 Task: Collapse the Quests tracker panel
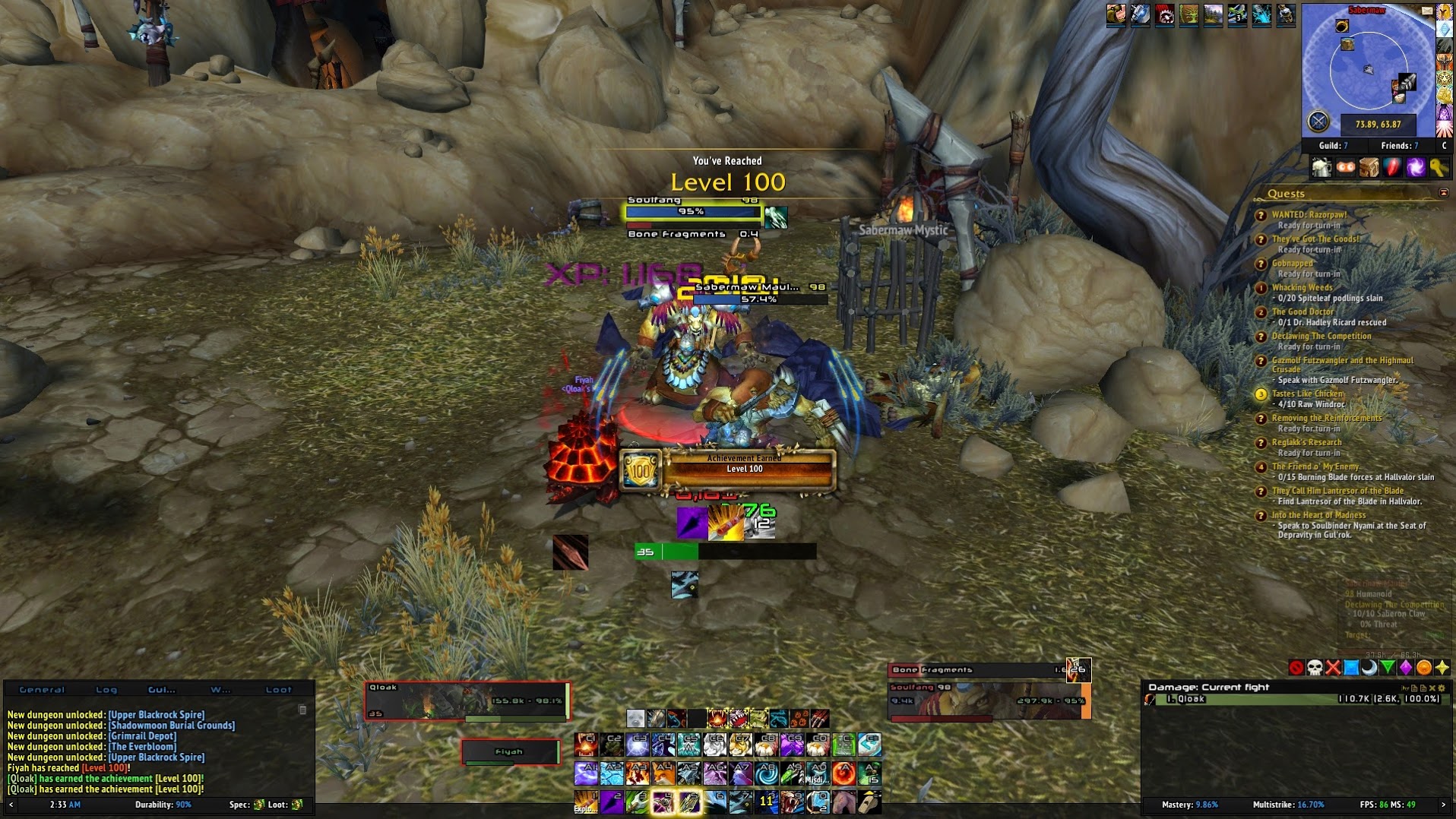[1443, 193]
